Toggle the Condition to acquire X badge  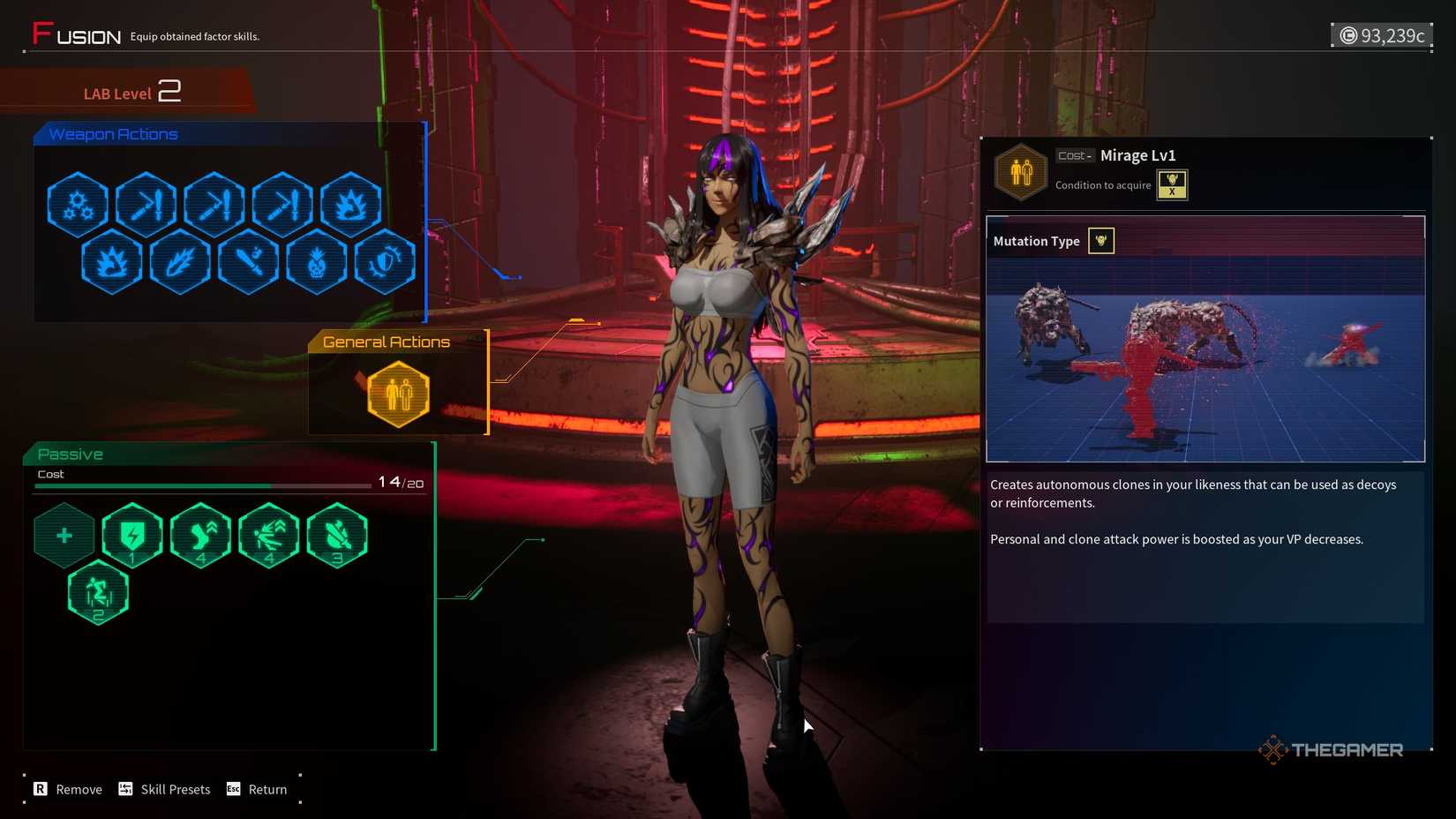click(x=1172, y=185)
